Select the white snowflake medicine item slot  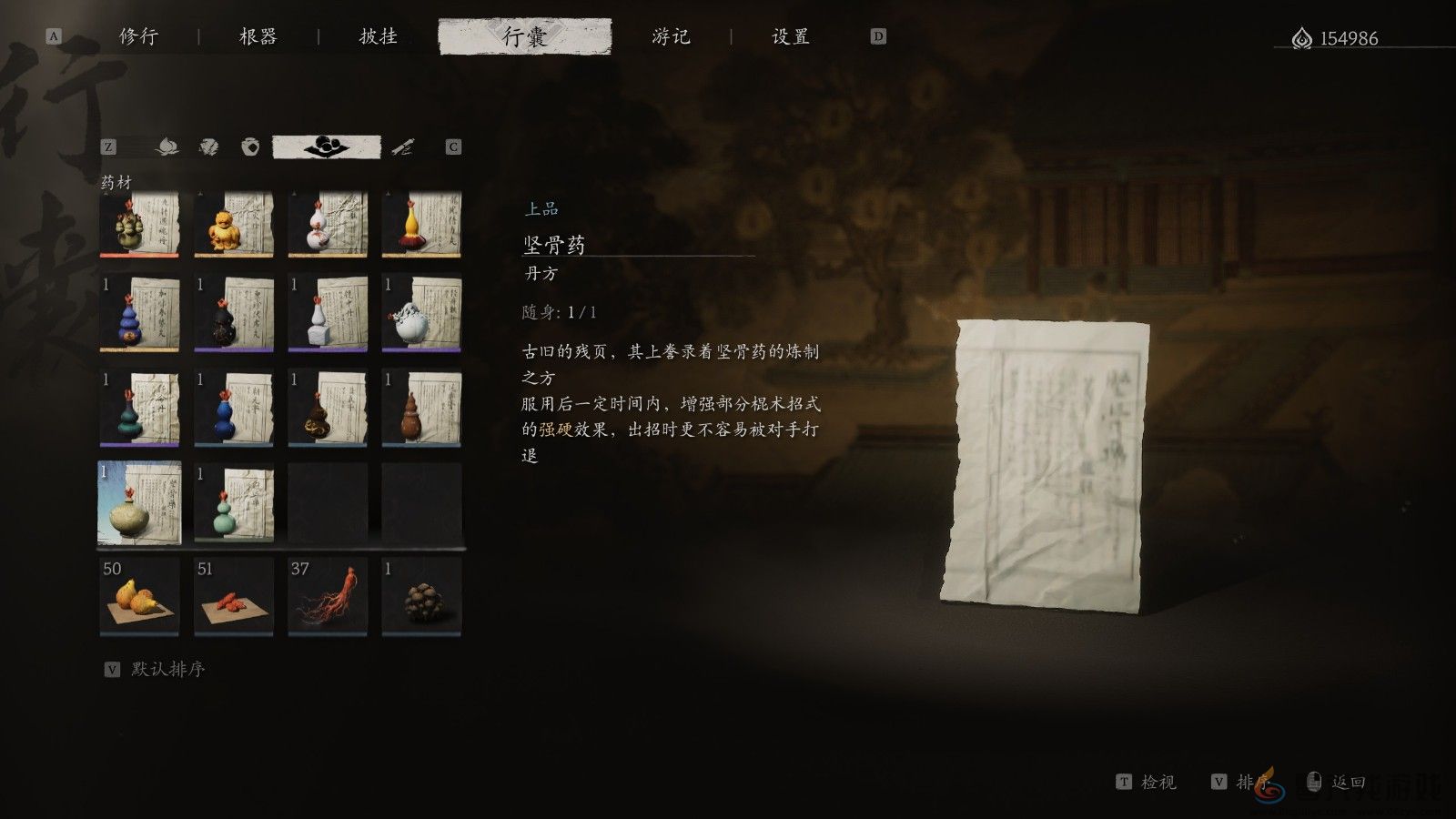[420, 318]
